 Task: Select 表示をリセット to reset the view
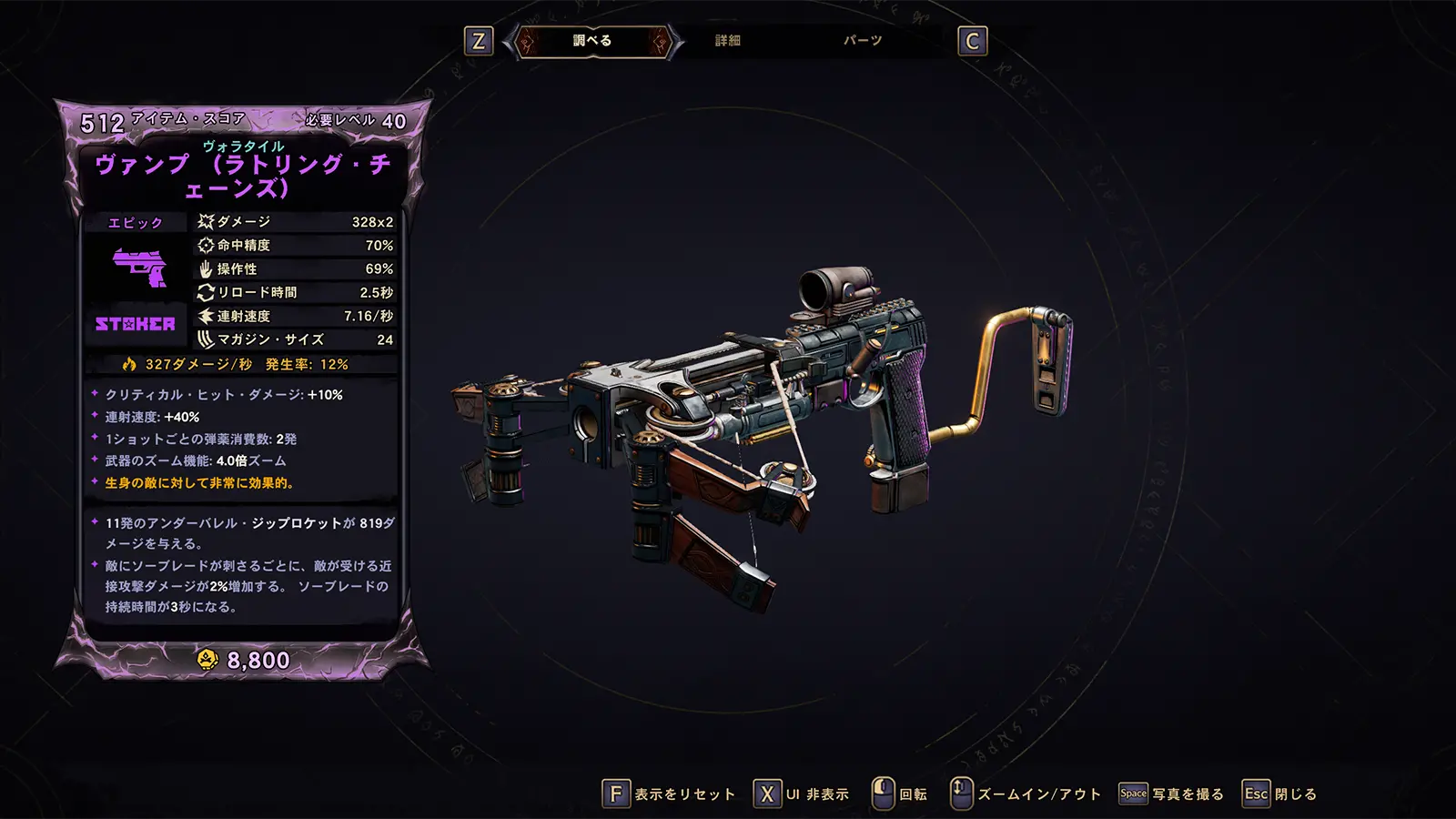pos(669,794)
